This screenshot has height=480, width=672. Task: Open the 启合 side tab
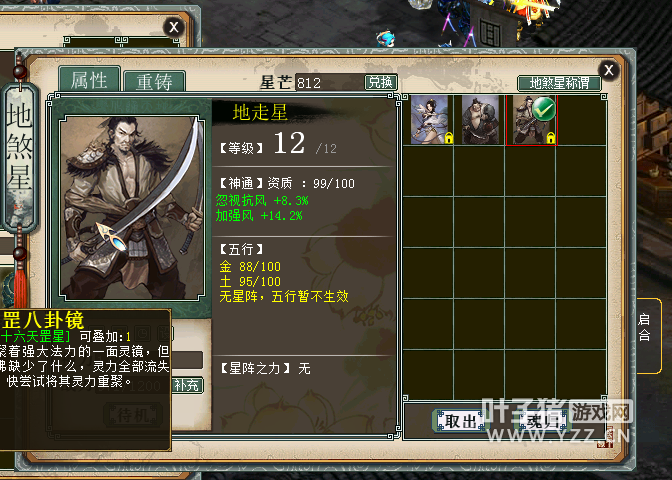[x=645, y=327]
